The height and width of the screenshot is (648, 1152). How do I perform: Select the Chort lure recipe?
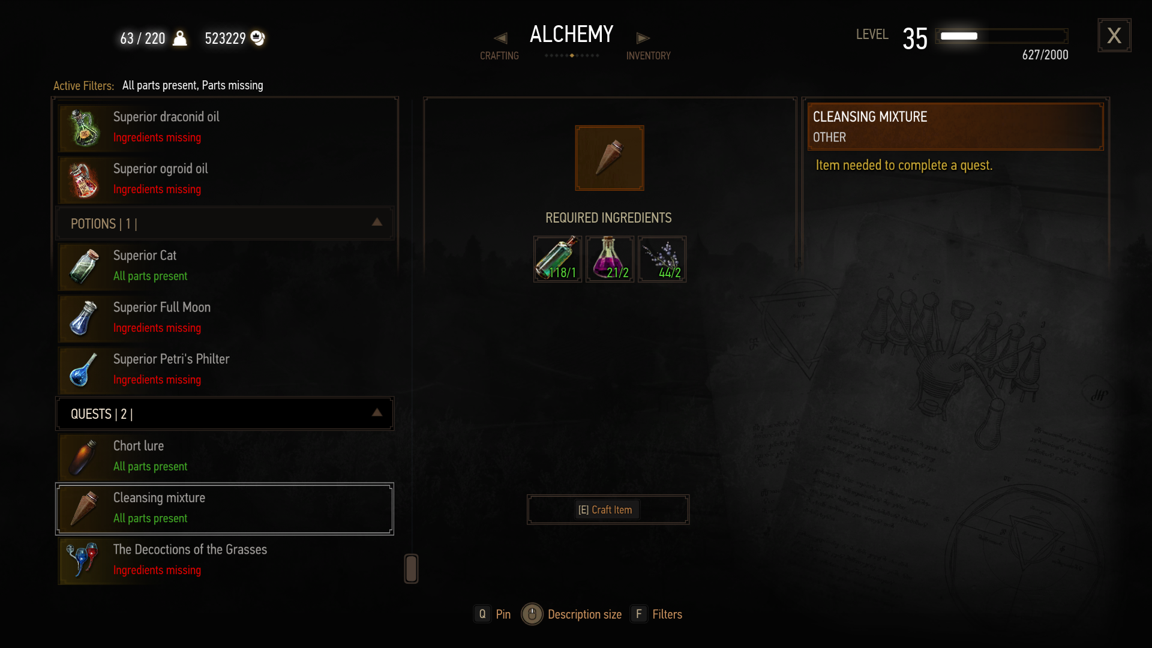(x=225, y=456)
